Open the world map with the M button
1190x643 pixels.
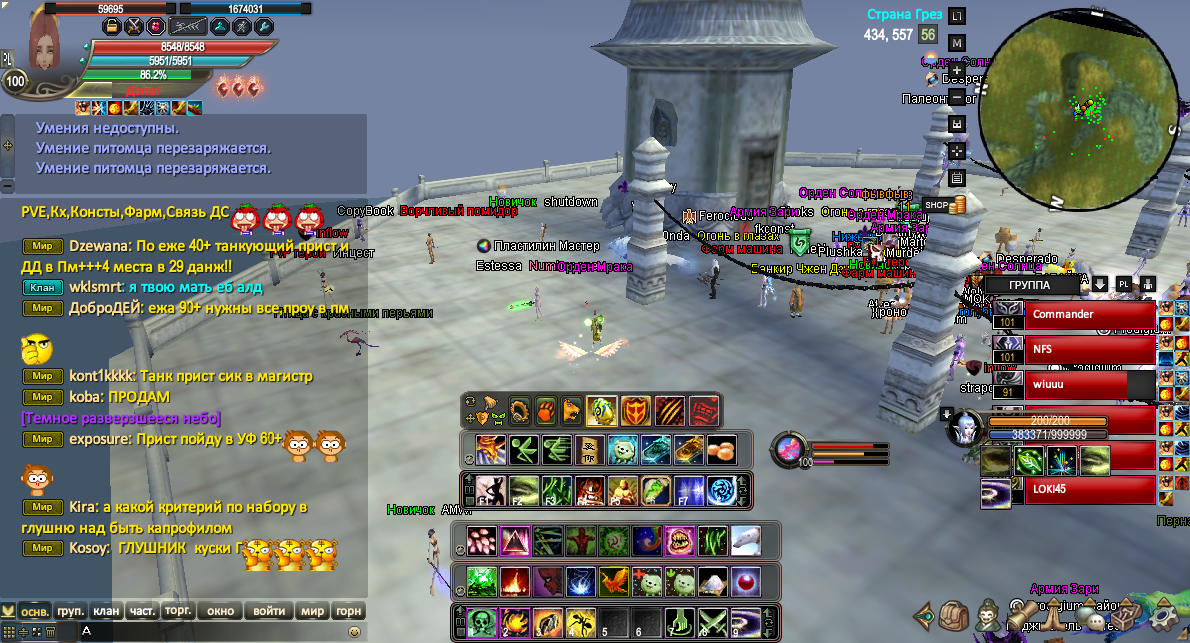coord(957,43)
